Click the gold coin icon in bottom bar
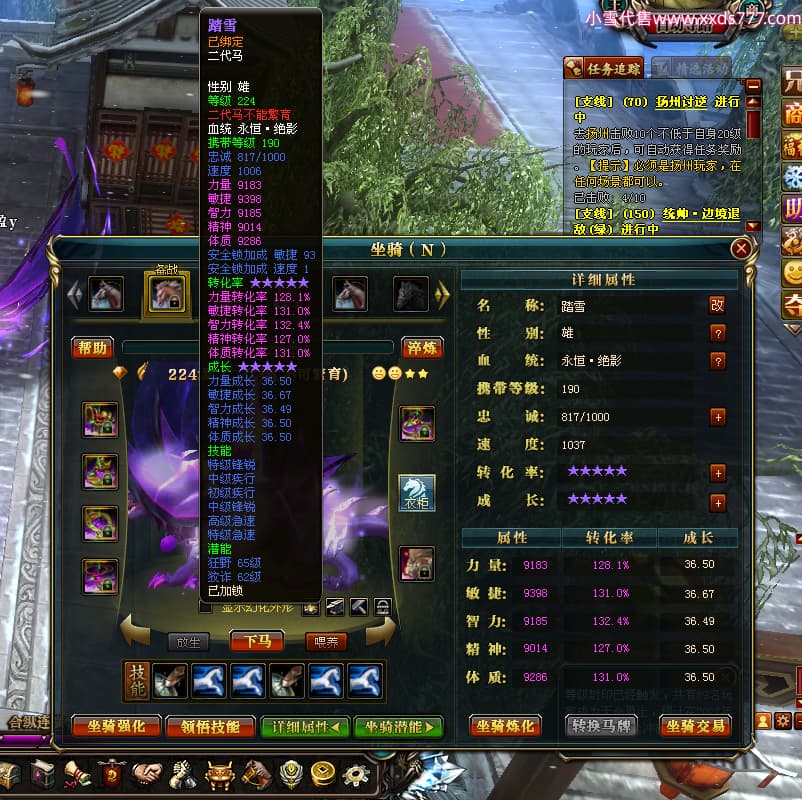 coord(323,775)
